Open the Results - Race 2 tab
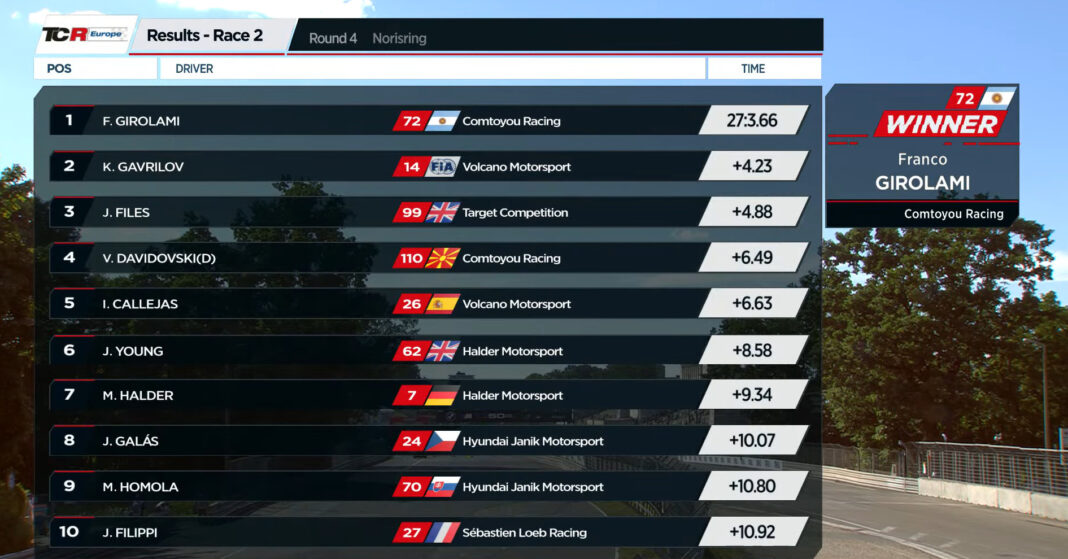Image resolution: width=1068 pixels, height=559 pixels. point(206,36)
